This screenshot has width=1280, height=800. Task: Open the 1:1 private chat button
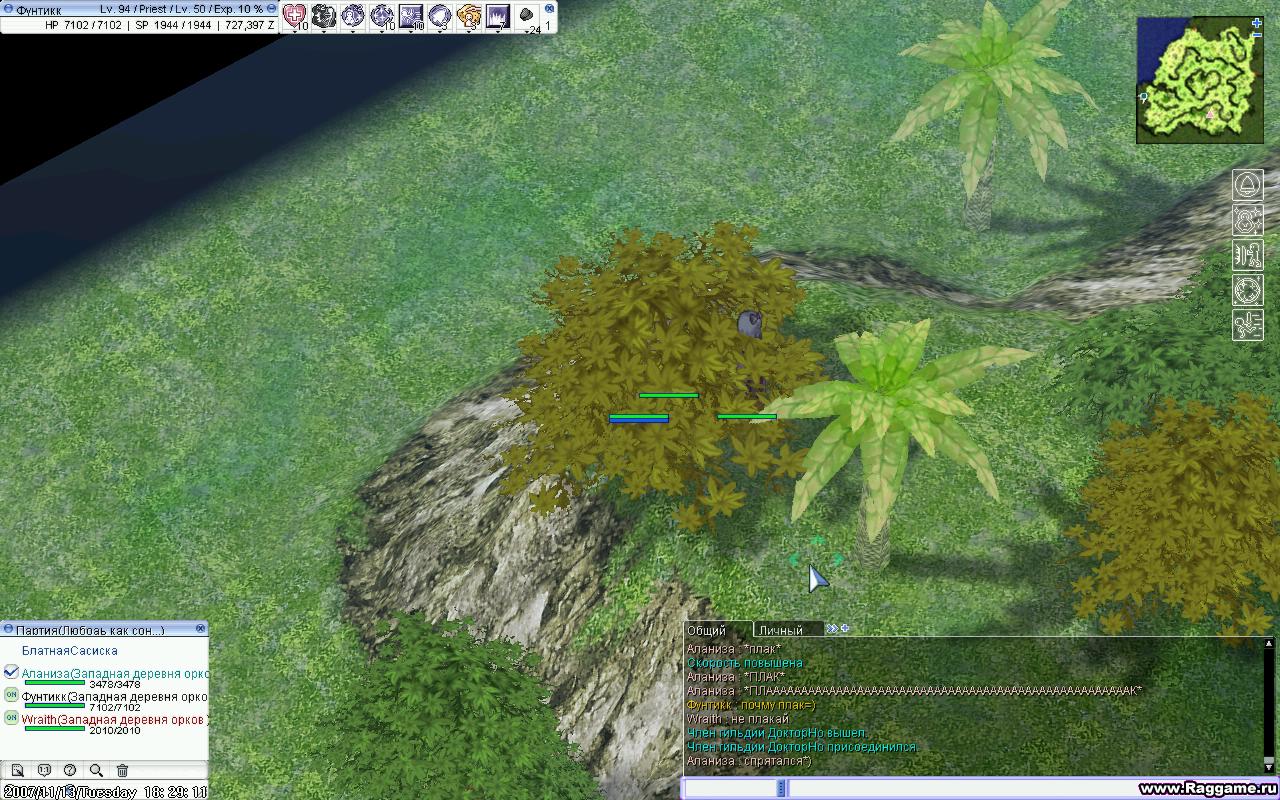pos(44,770)
